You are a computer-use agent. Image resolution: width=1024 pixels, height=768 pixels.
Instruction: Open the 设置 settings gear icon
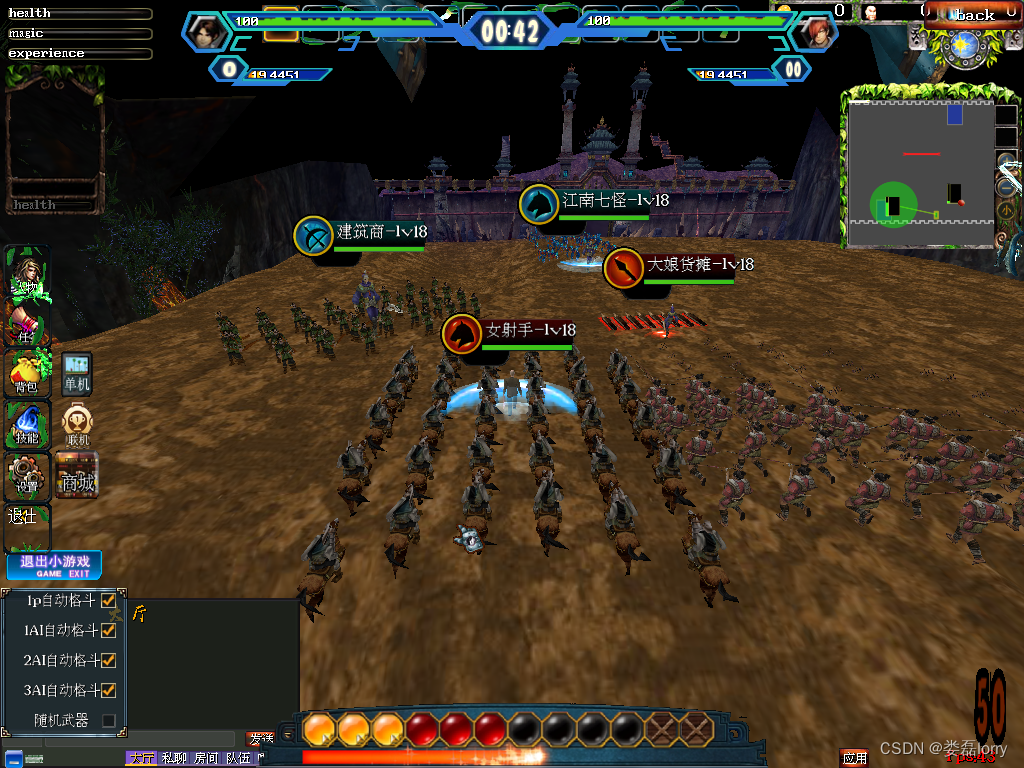coord(26,476)
